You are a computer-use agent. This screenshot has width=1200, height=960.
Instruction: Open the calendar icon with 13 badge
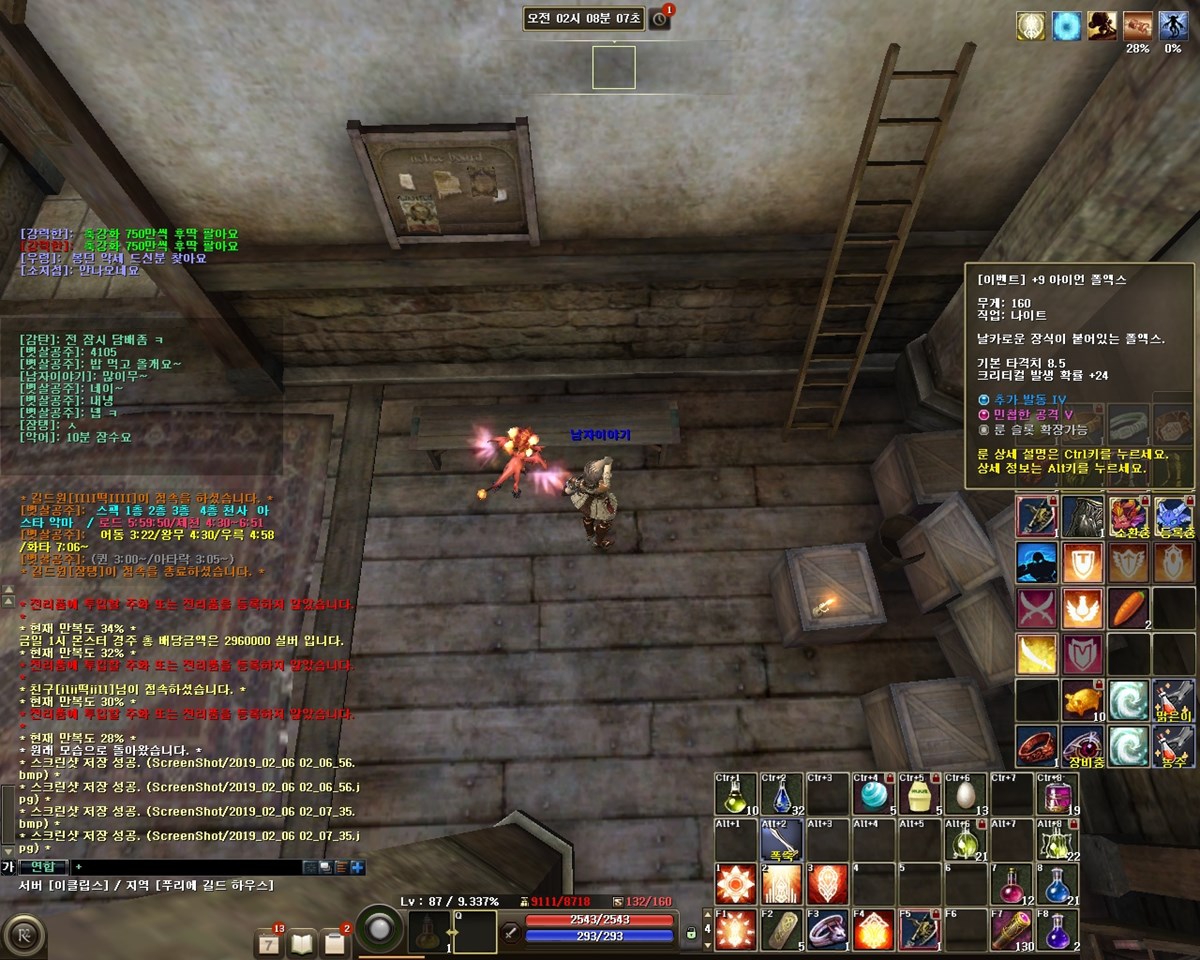tap(269, 942)
